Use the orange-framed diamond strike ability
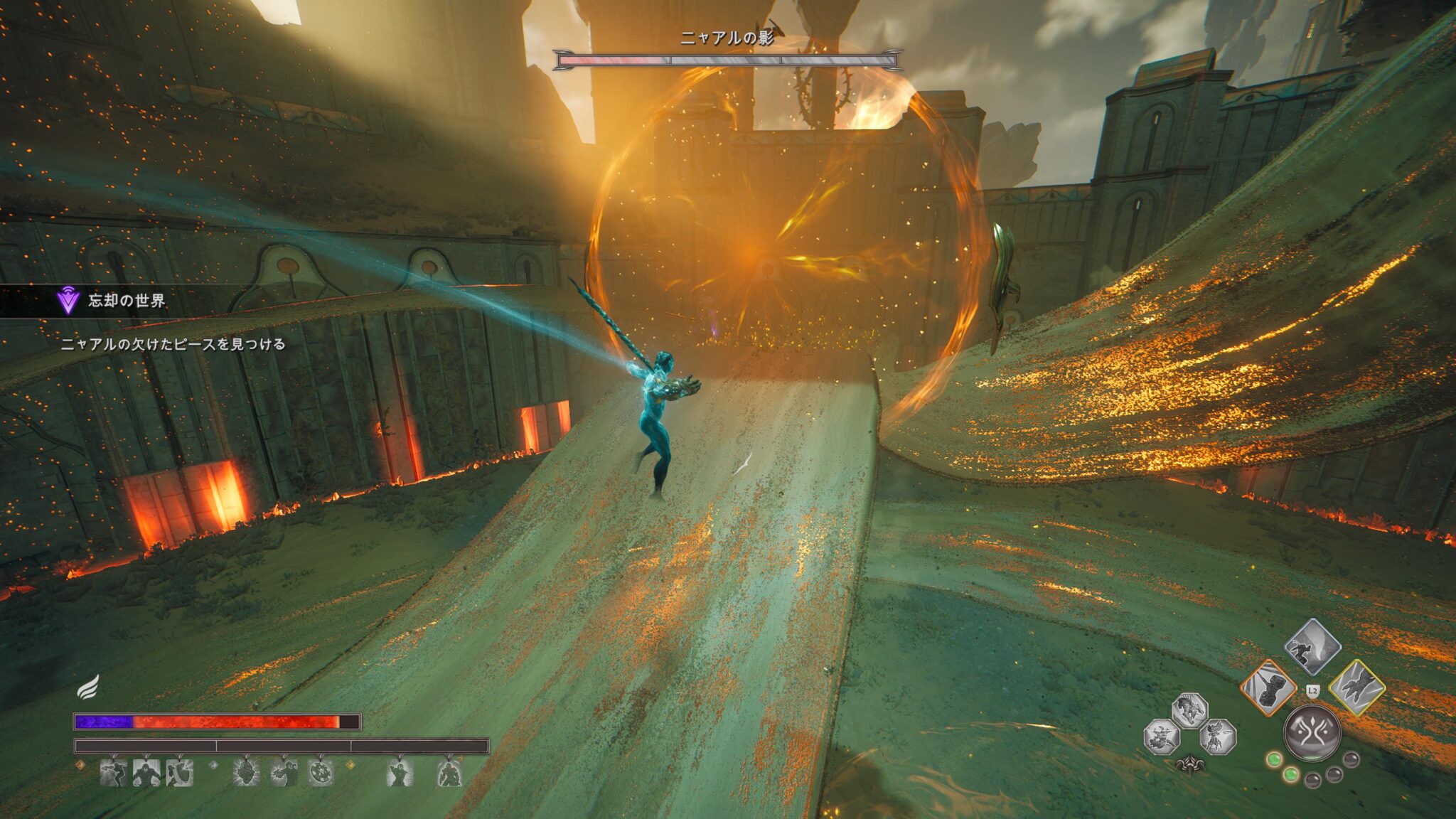Screen dimensions: 1456x819 point(1268,687)
